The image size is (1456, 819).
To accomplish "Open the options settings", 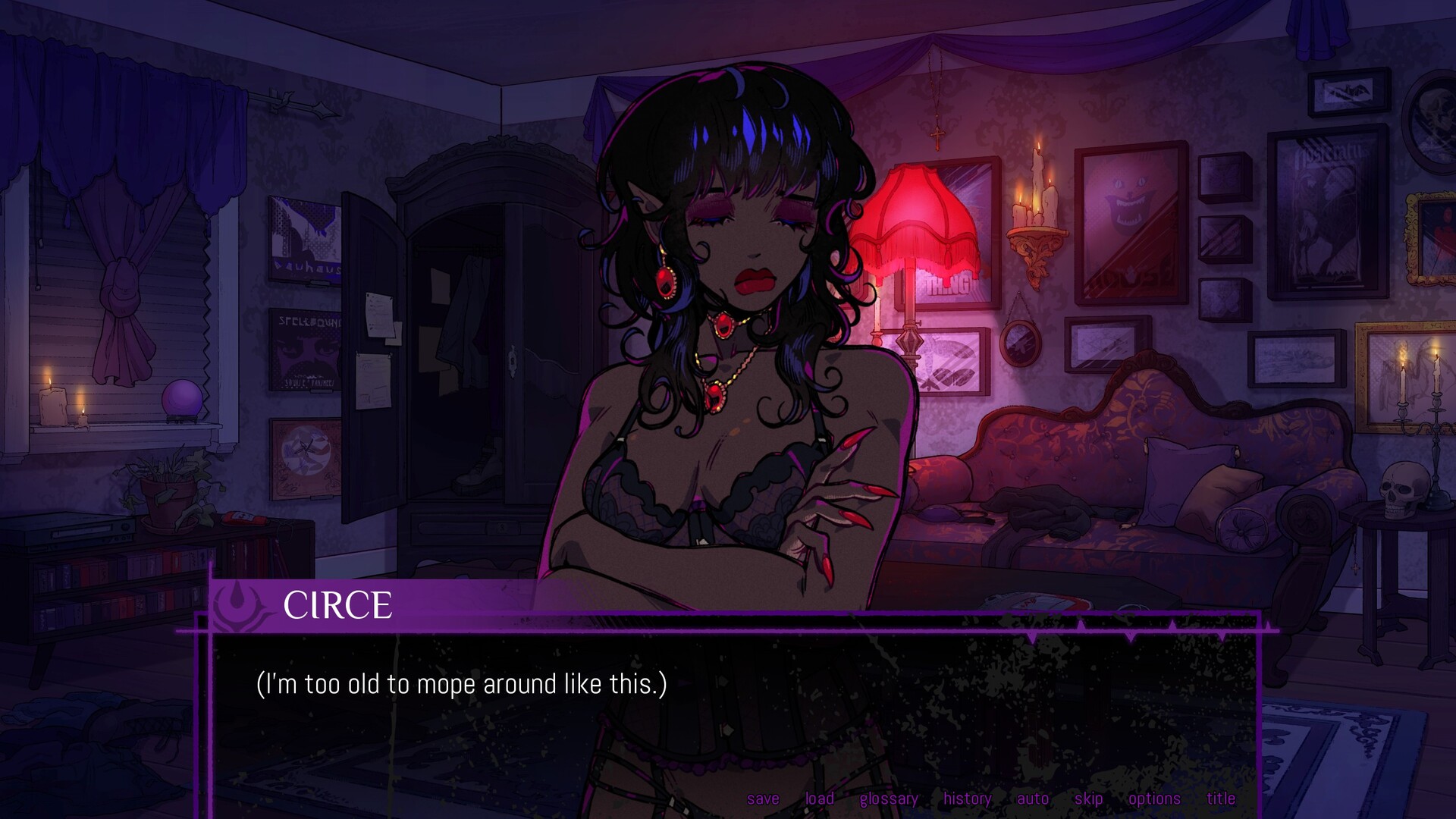I will [1155, 799].
